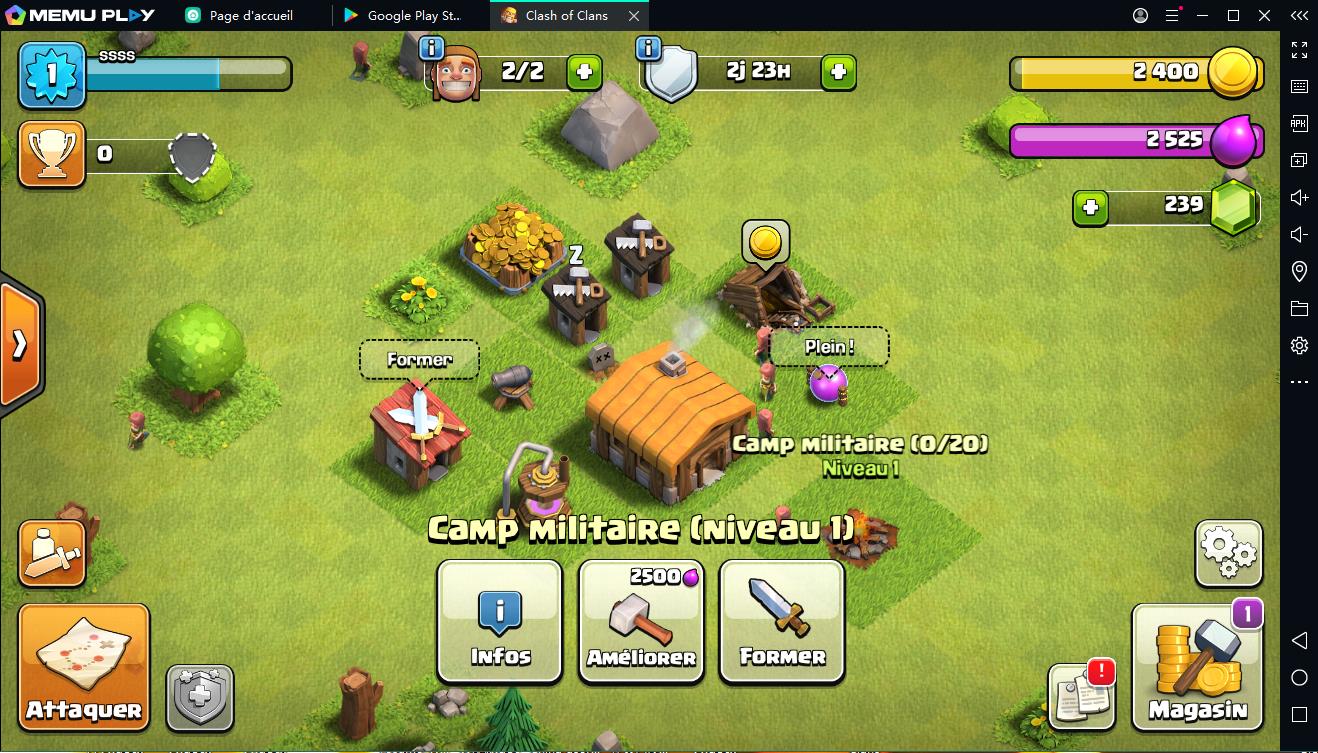Tap the Former bubble above the barracks
The height and width of the screenshot is (753, 1318).
coord(419,360)
